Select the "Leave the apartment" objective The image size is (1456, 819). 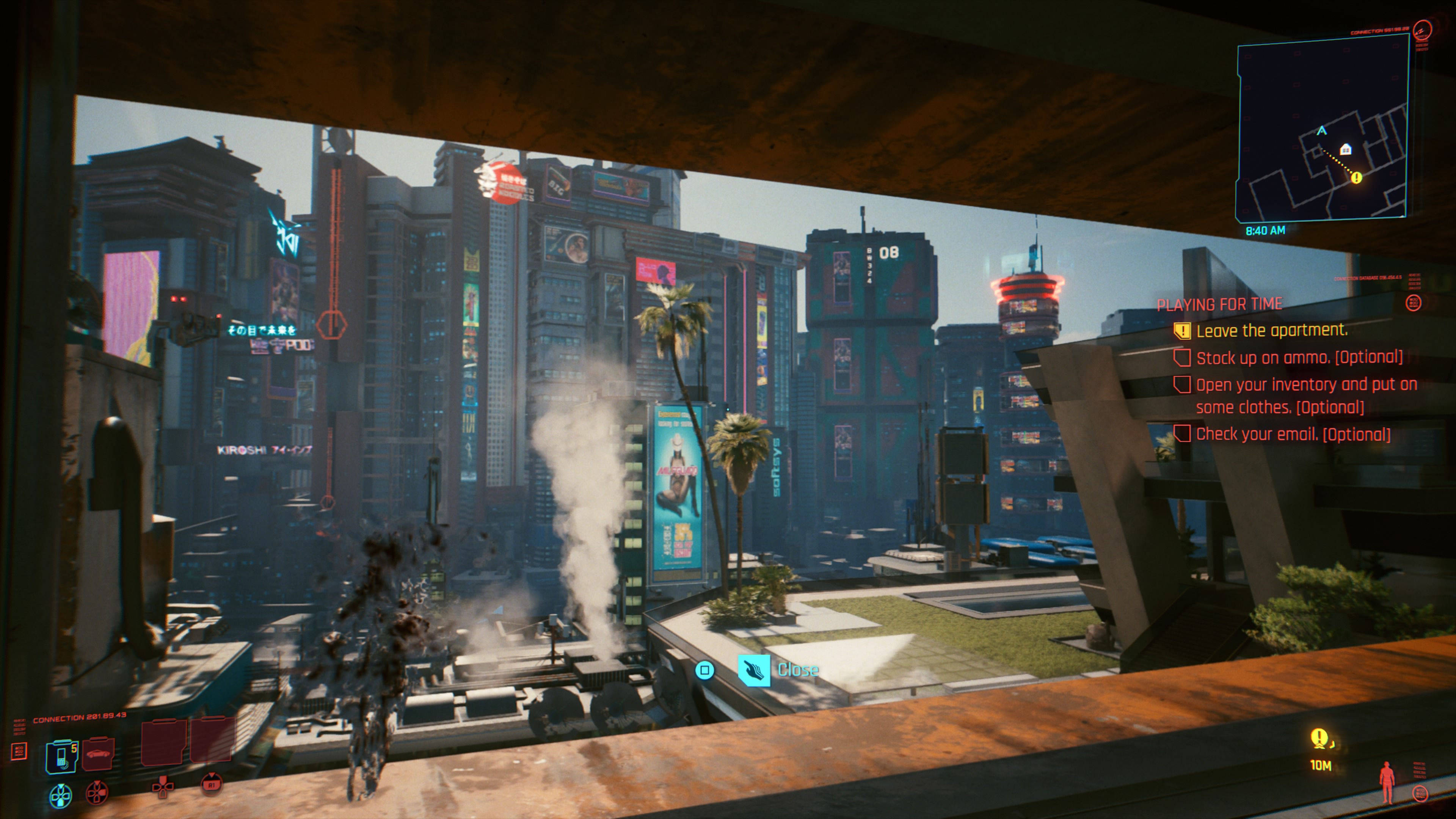pos(1271,331)
